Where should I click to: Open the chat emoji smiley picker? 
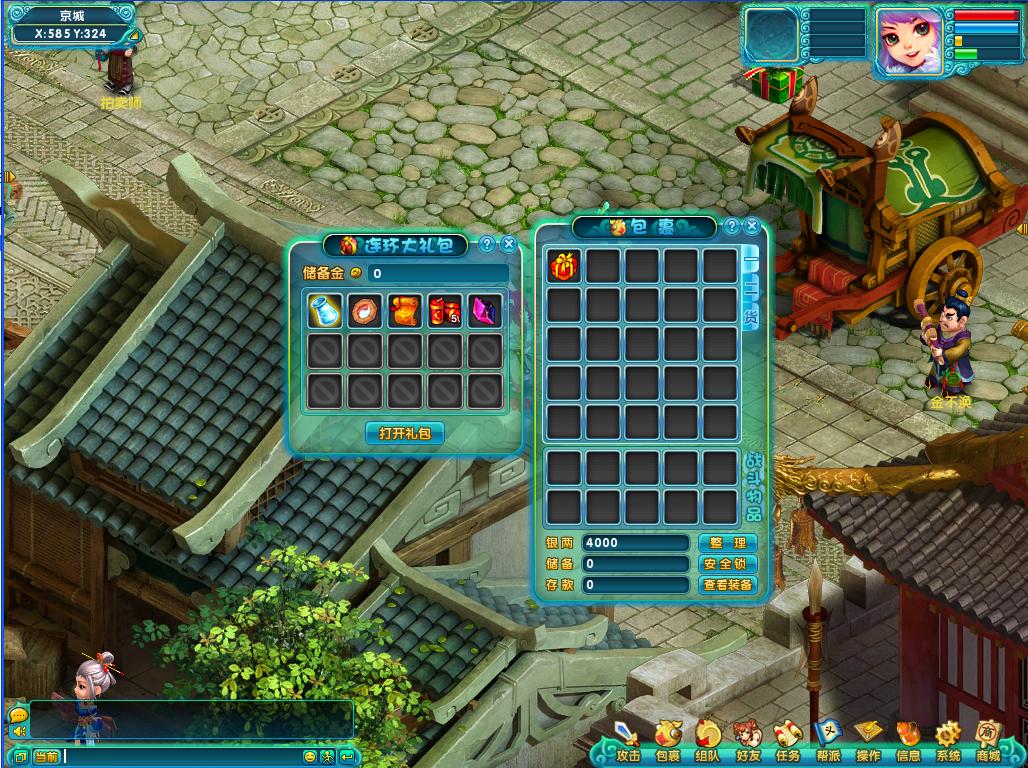309,756
